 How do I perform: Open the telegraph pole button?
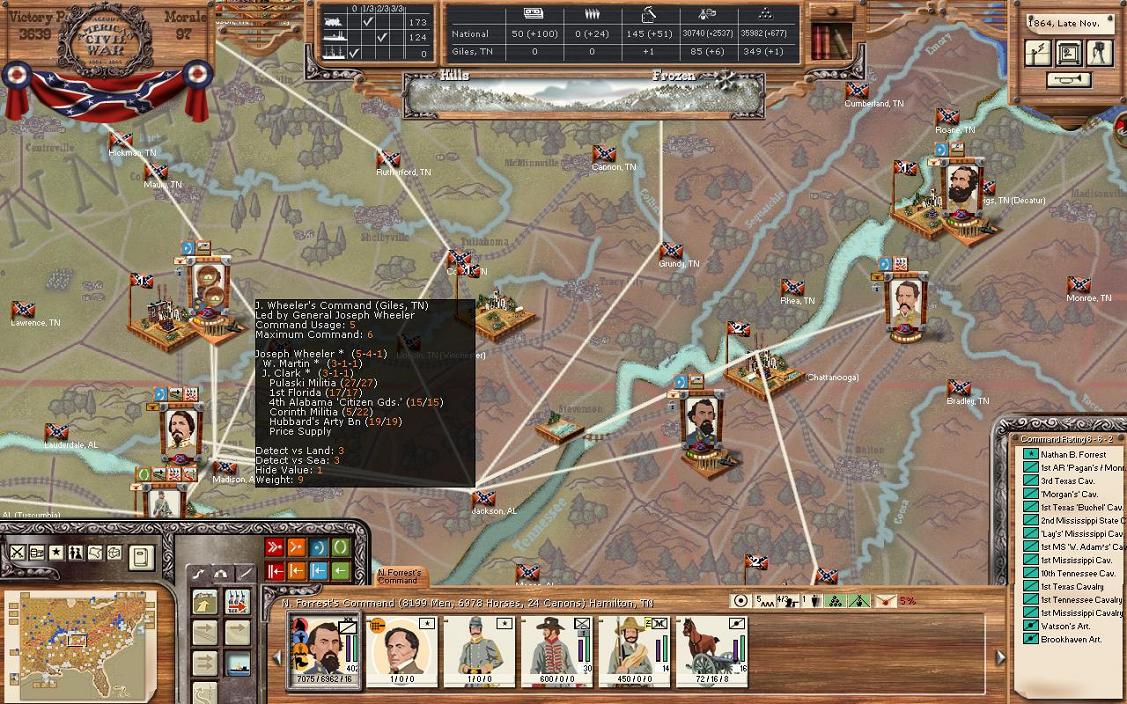pyautogui.click(x=1038, y=53)
